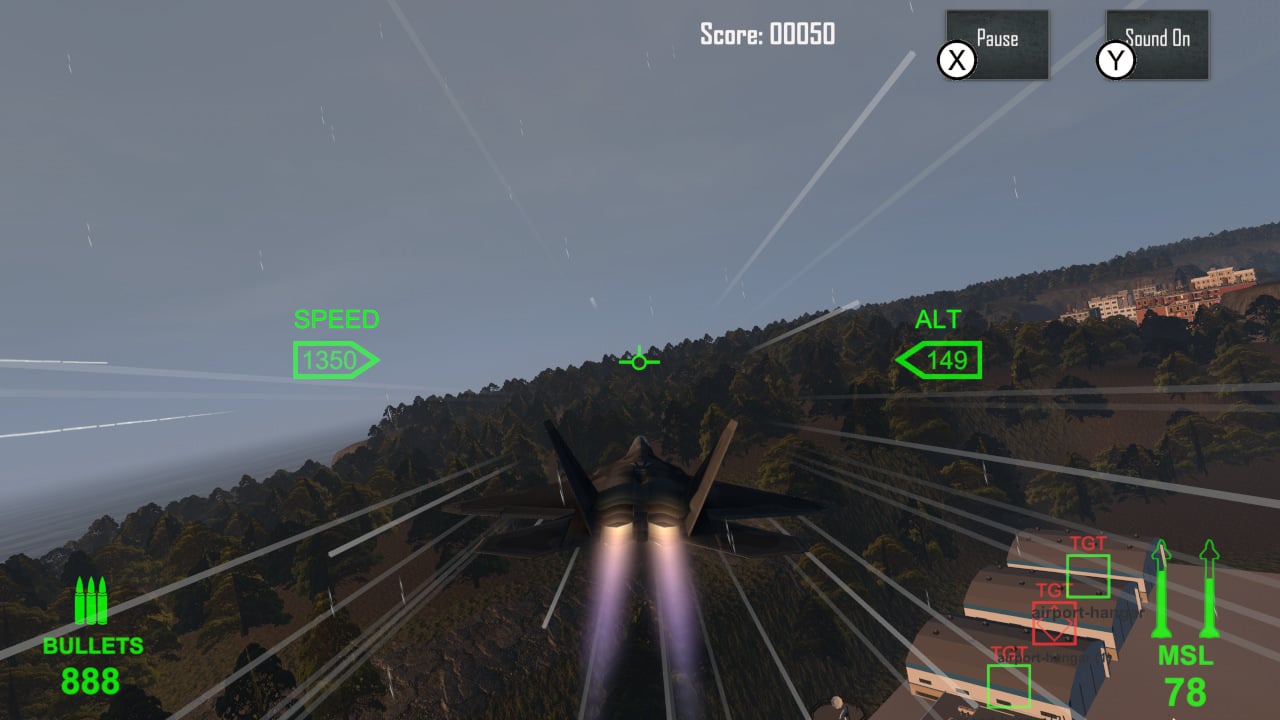The width and height of the screenshot is (1280, 720).
Task: Click the Score 00050 display
Action: tap(768, 34)
